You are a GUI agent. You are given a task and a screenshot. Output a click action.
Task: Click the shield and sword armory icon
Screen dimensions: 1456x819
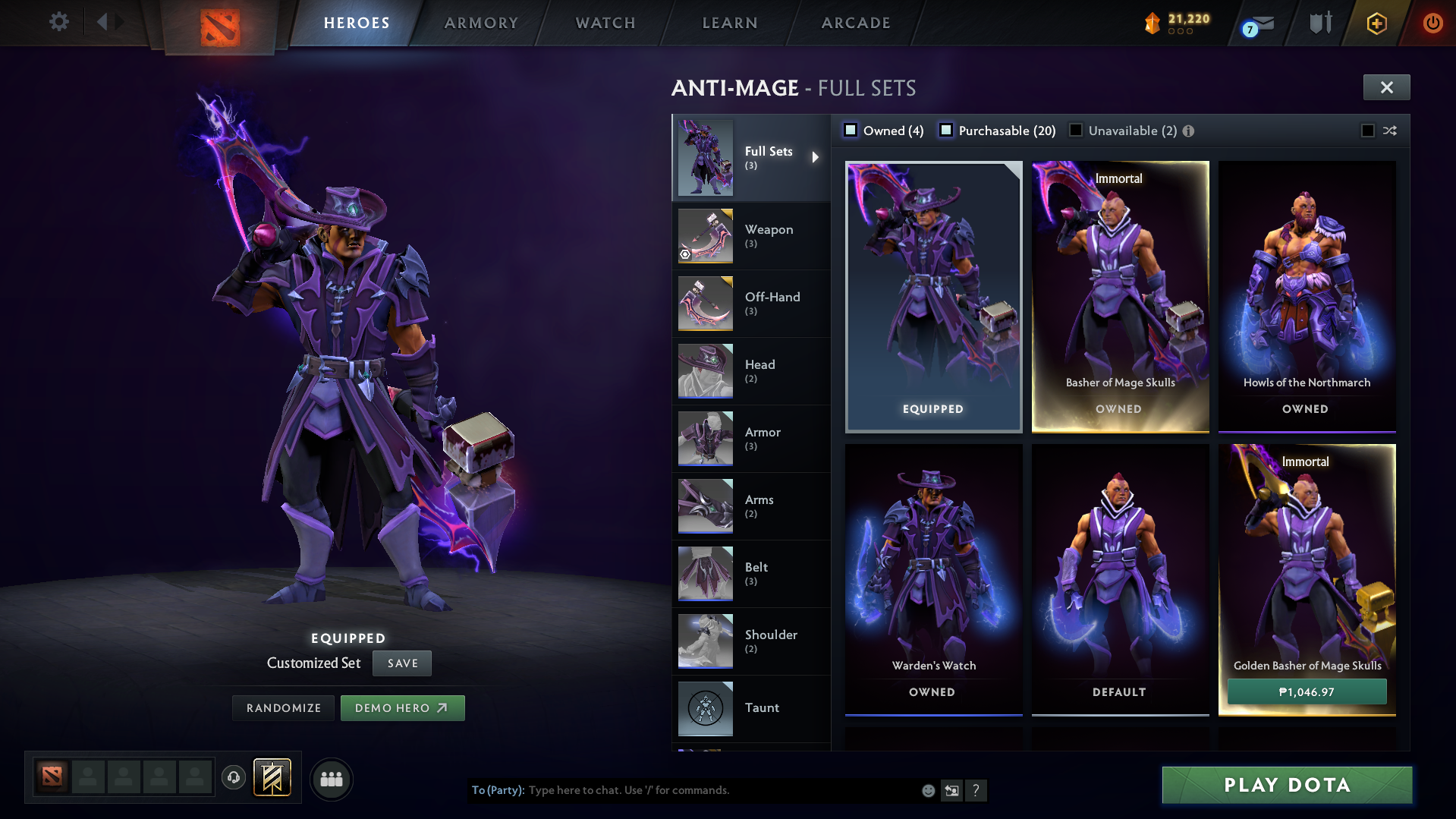[x=1319, y=23]
